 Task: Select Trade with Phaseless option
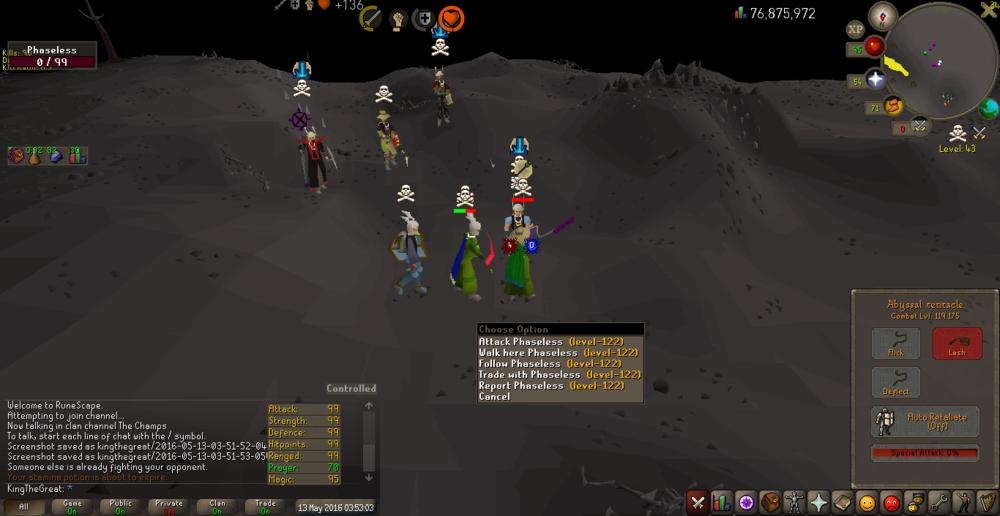559,375
